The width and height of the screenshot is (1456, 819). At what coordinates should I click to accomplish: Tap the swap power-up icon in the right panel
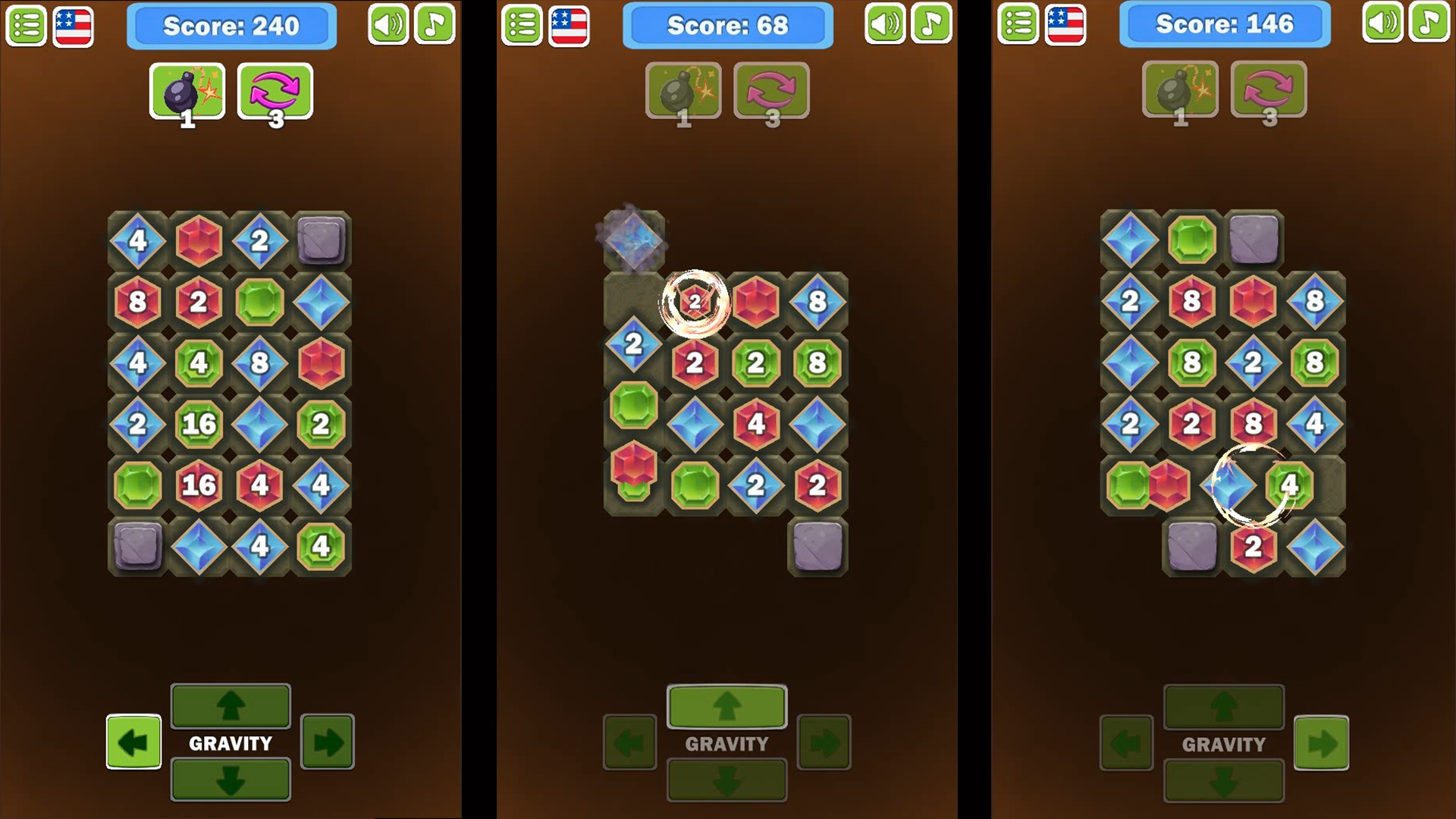pos(1268,91)
